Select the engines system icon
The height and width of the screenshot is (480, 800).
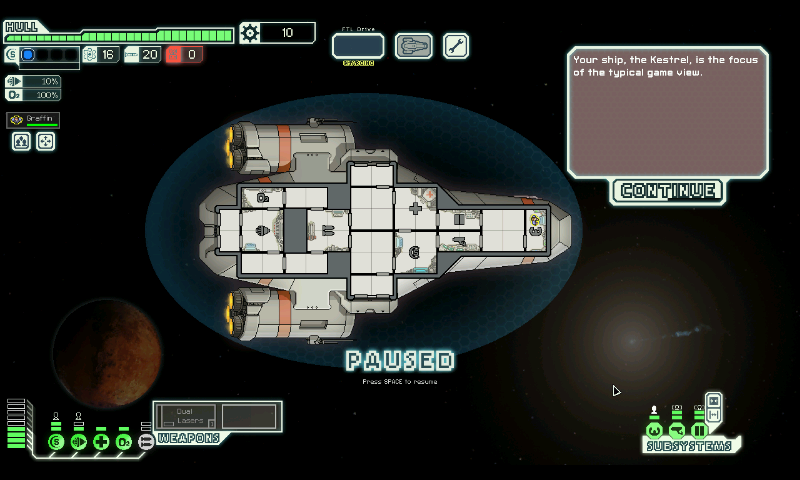(78, 441)
